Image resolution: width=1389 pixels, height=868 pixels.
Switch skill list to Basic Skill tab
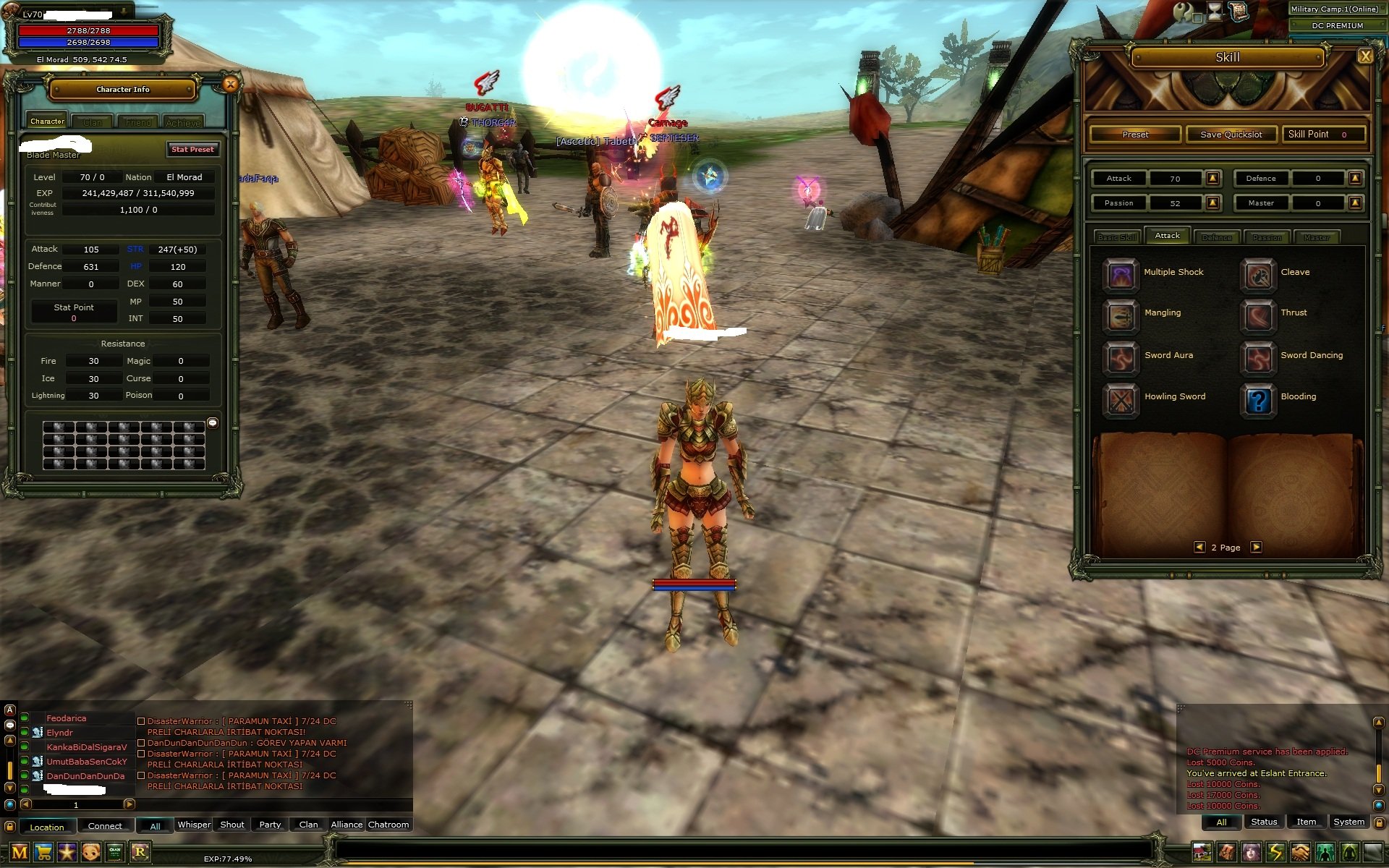pos(1118,237)
